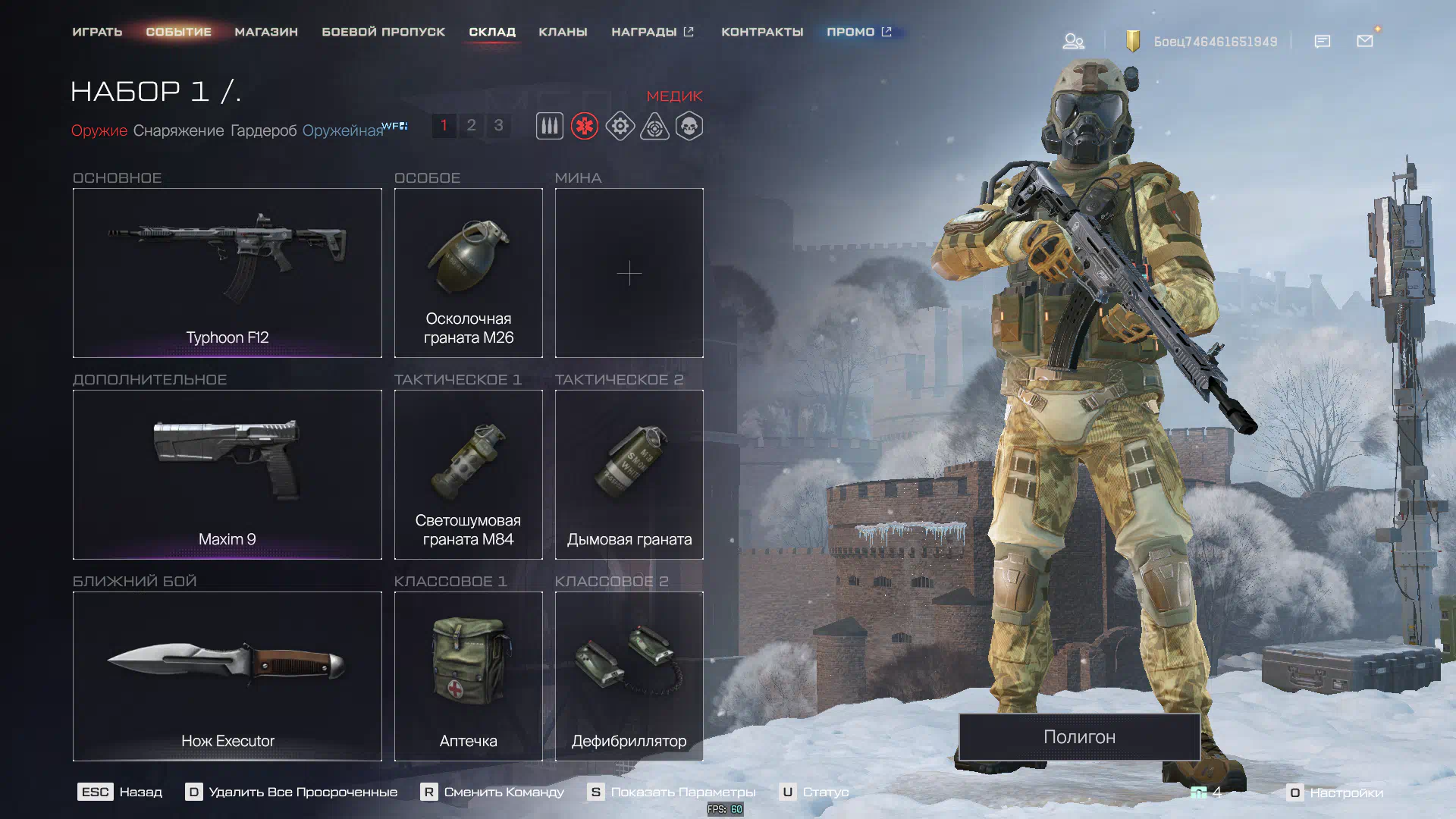
Task: Open the Контракты menu
Action: 761,32
